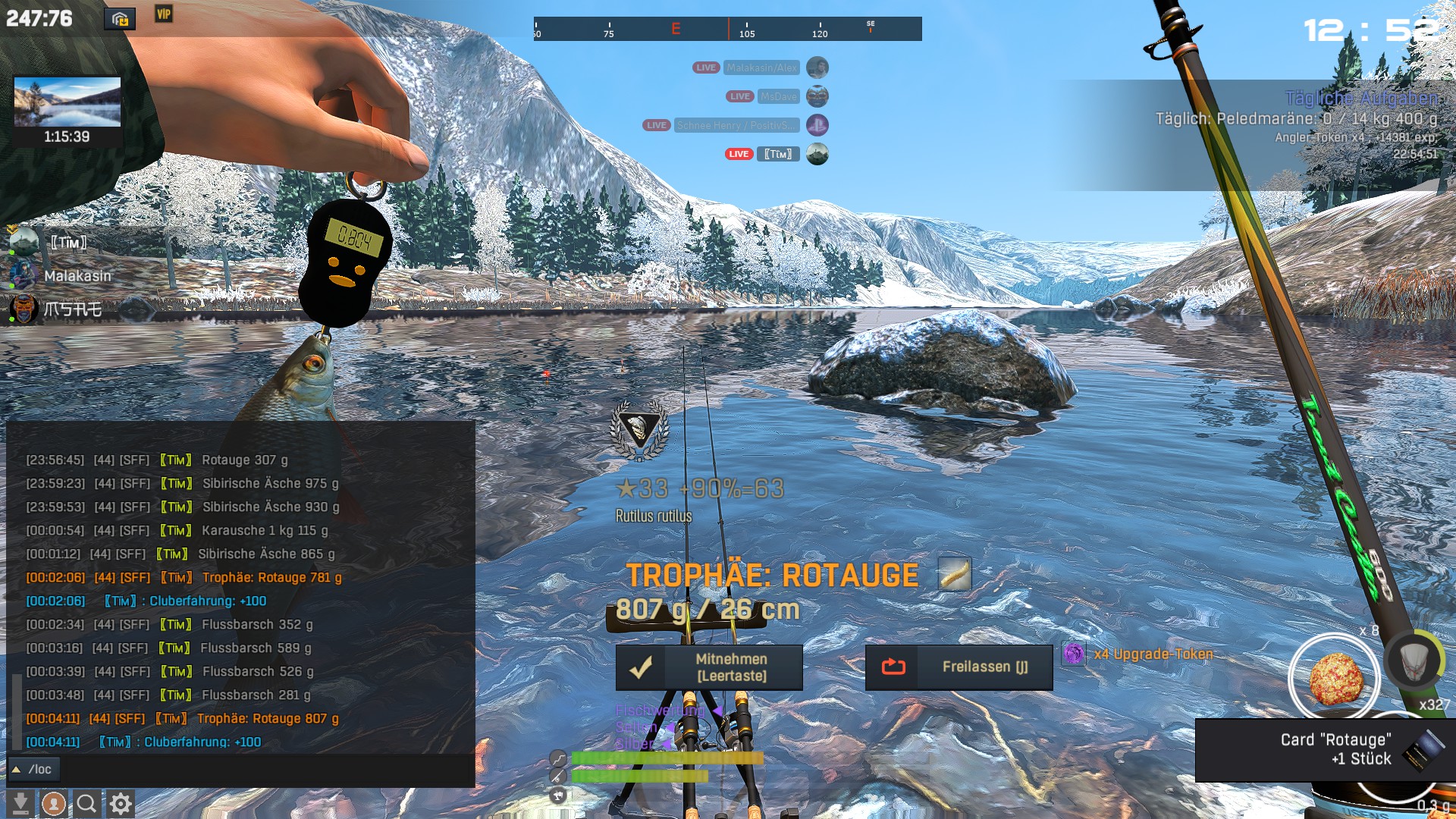Screen dimensions: 1456x819
Task: Open the Tägliche Aufgaben daily tasks panel
Action: pos(1361,99)
